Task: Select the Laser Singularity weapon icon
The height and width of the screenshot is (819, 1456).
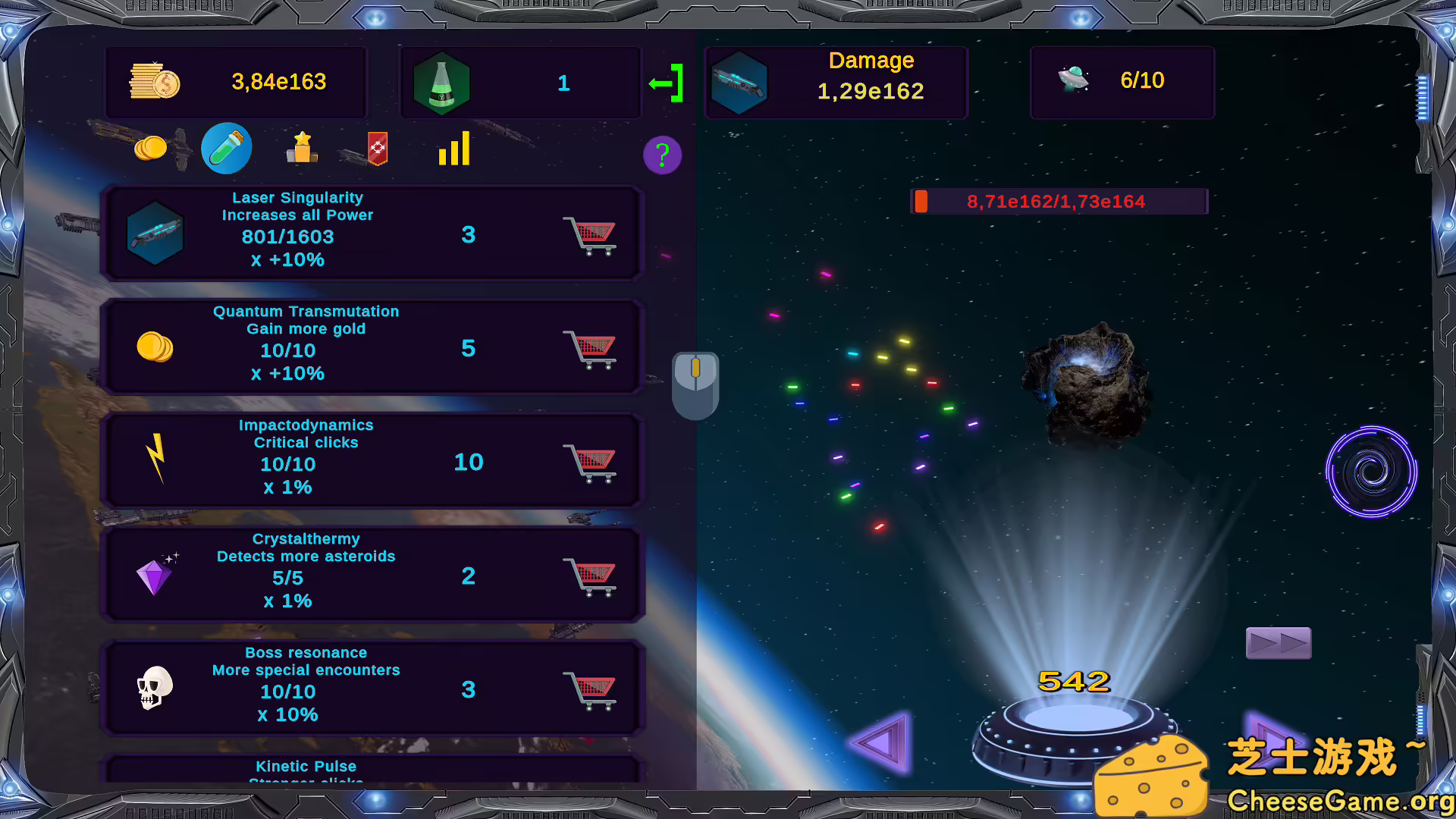Action: point(156,234)
